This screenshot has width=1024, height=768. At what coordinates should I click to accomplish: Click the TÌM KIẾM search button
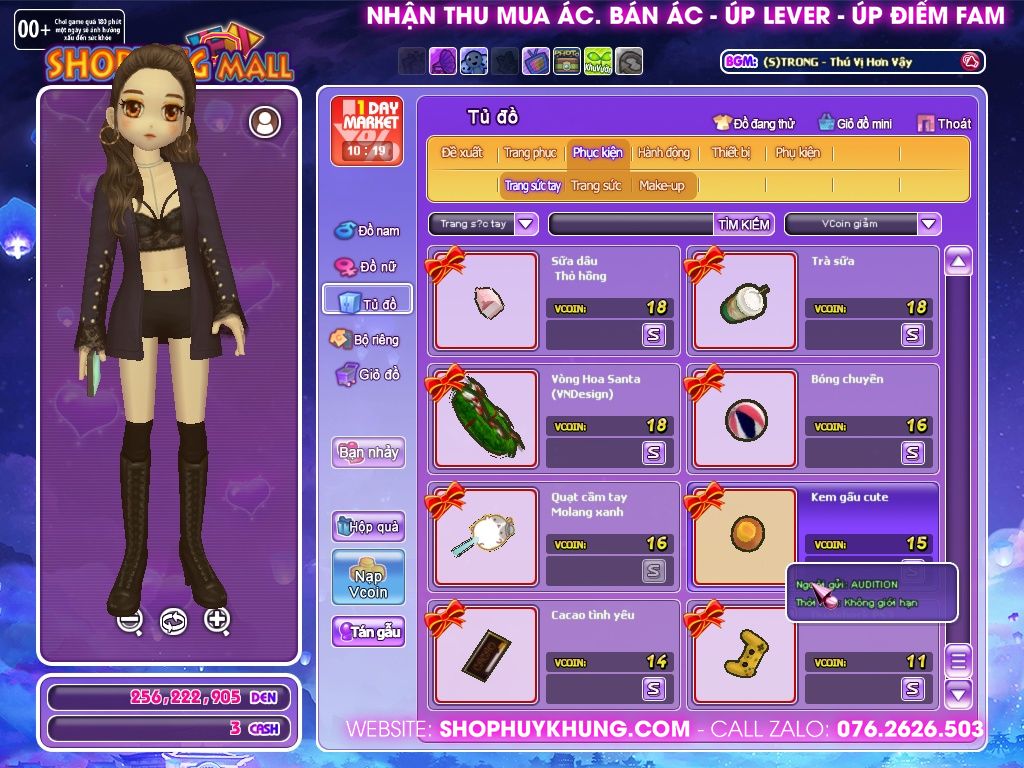pos(744,224)
